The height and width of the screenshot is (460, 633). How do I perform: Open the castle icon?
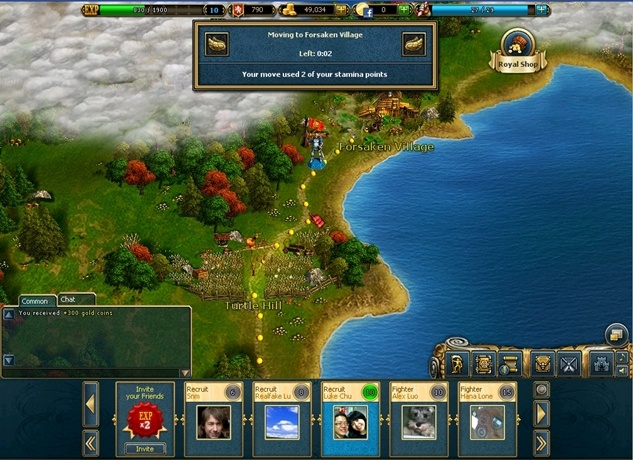point(603,364)
